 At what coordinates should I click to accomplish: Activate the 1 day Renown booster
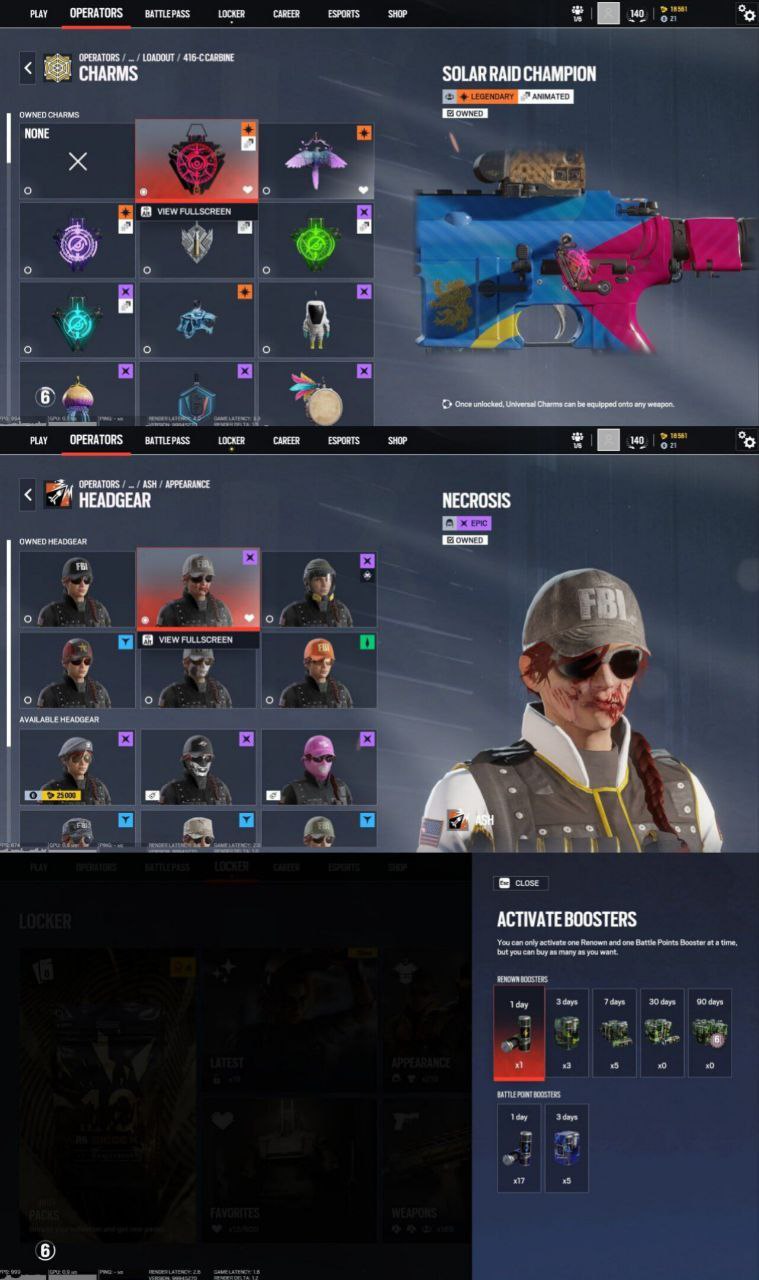[x=519, y=1033]
